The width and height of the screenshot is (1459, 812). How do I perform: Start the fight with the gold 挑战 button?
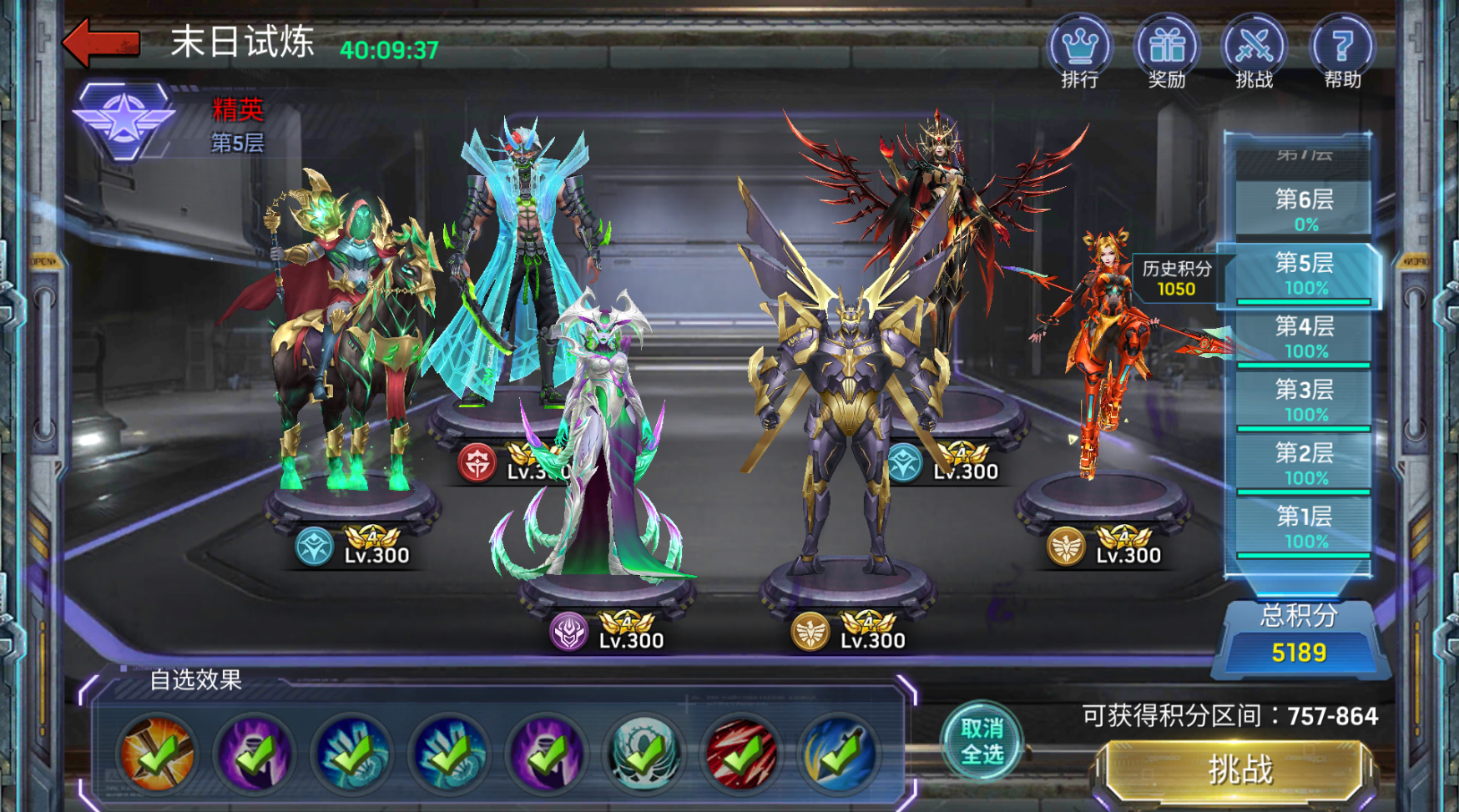tap(1239, 769)
